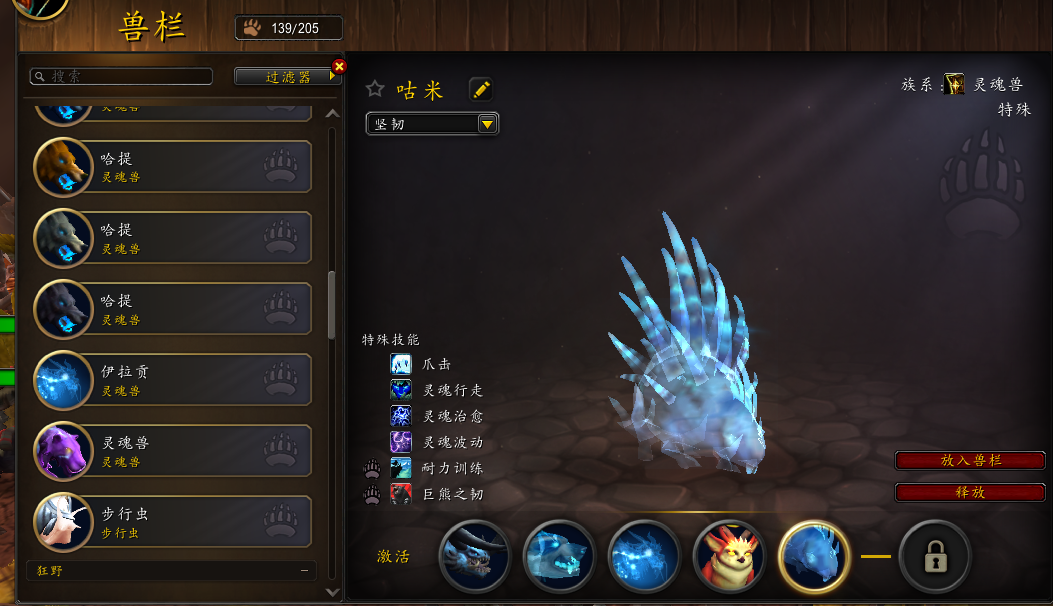This screenshot has width=1053, height=606.
Task: Rename pet using the pencil icon
Action: tap(481, 90)
